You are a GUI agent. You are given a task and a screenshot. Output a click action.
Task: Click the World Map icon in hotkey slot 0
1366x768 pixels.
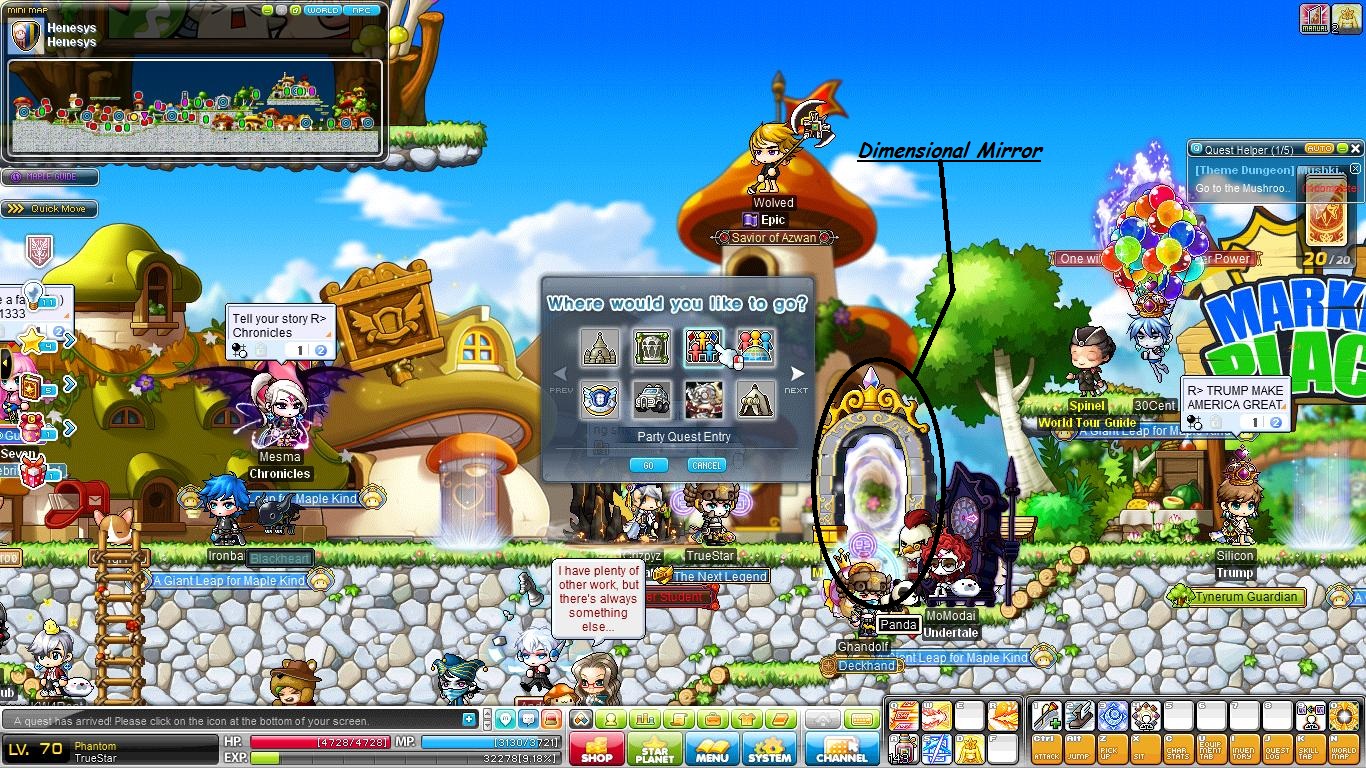(x=1344, y=716)
